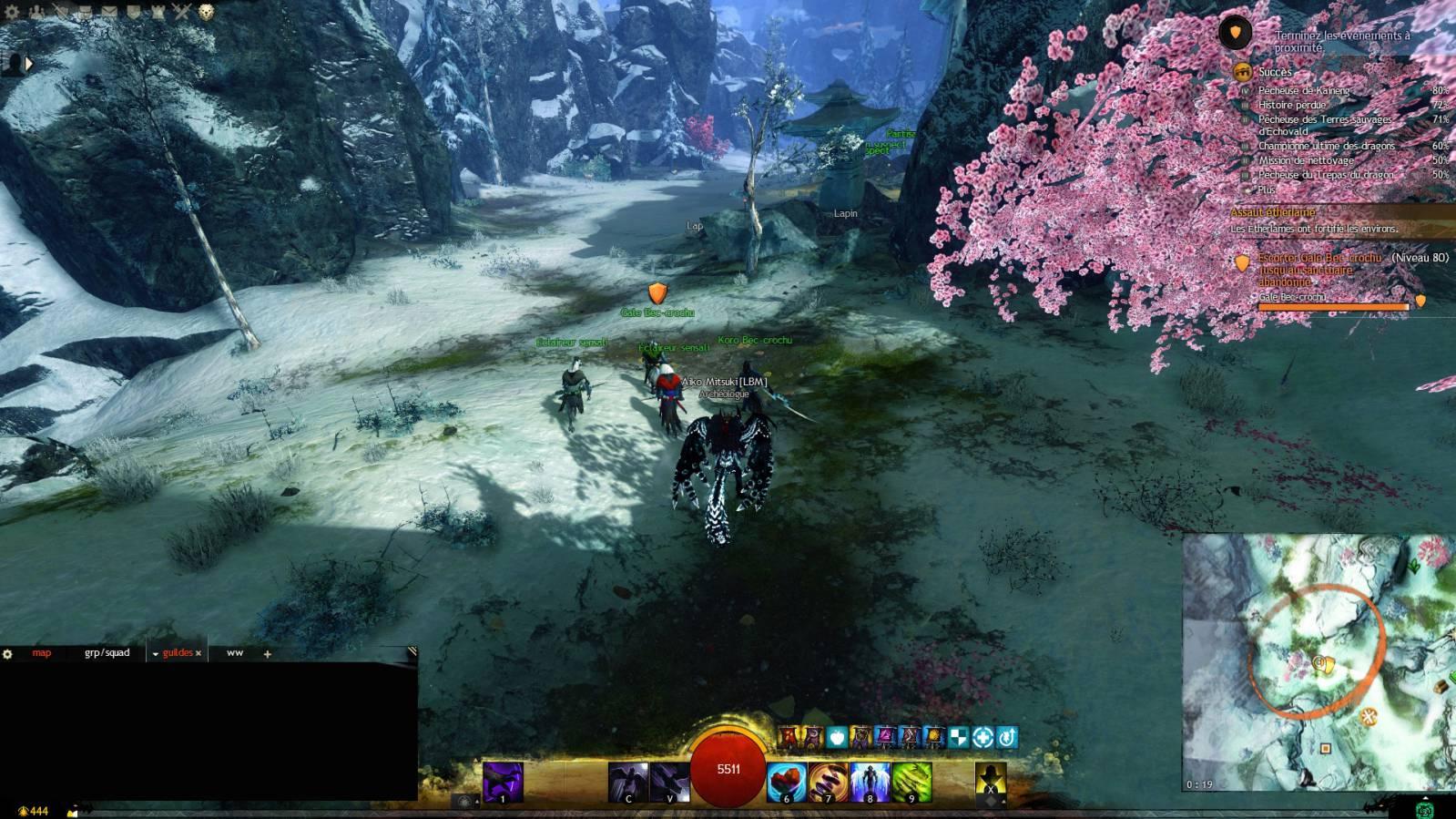Use the green claw skill on slot 9
This screenshot has width=1456, height=819.
(911, 782)
